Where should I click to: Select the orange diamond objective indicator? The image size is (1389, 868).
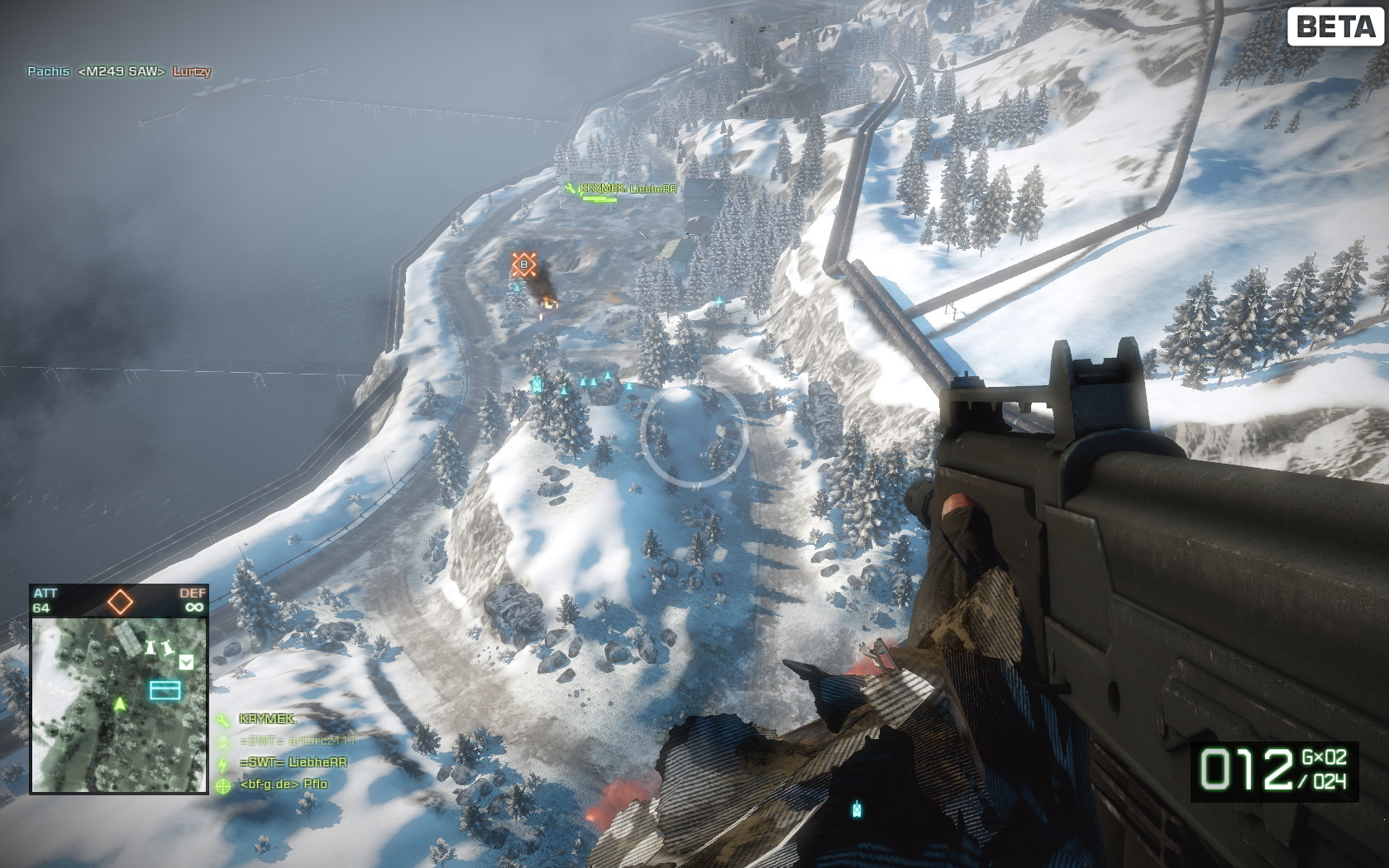click(120, 602)
